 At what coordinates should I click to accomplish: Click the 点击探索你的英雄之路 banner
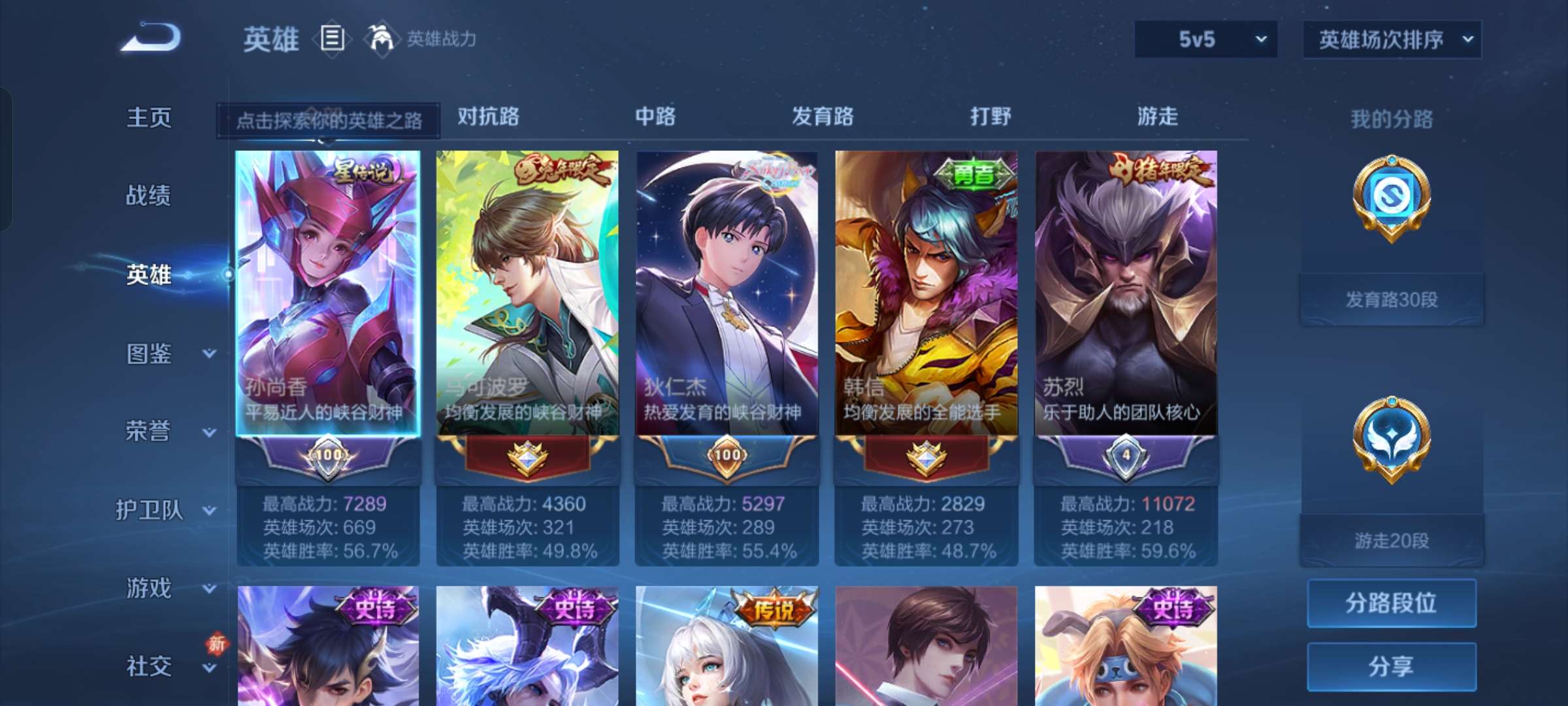[x=330, y=121]
